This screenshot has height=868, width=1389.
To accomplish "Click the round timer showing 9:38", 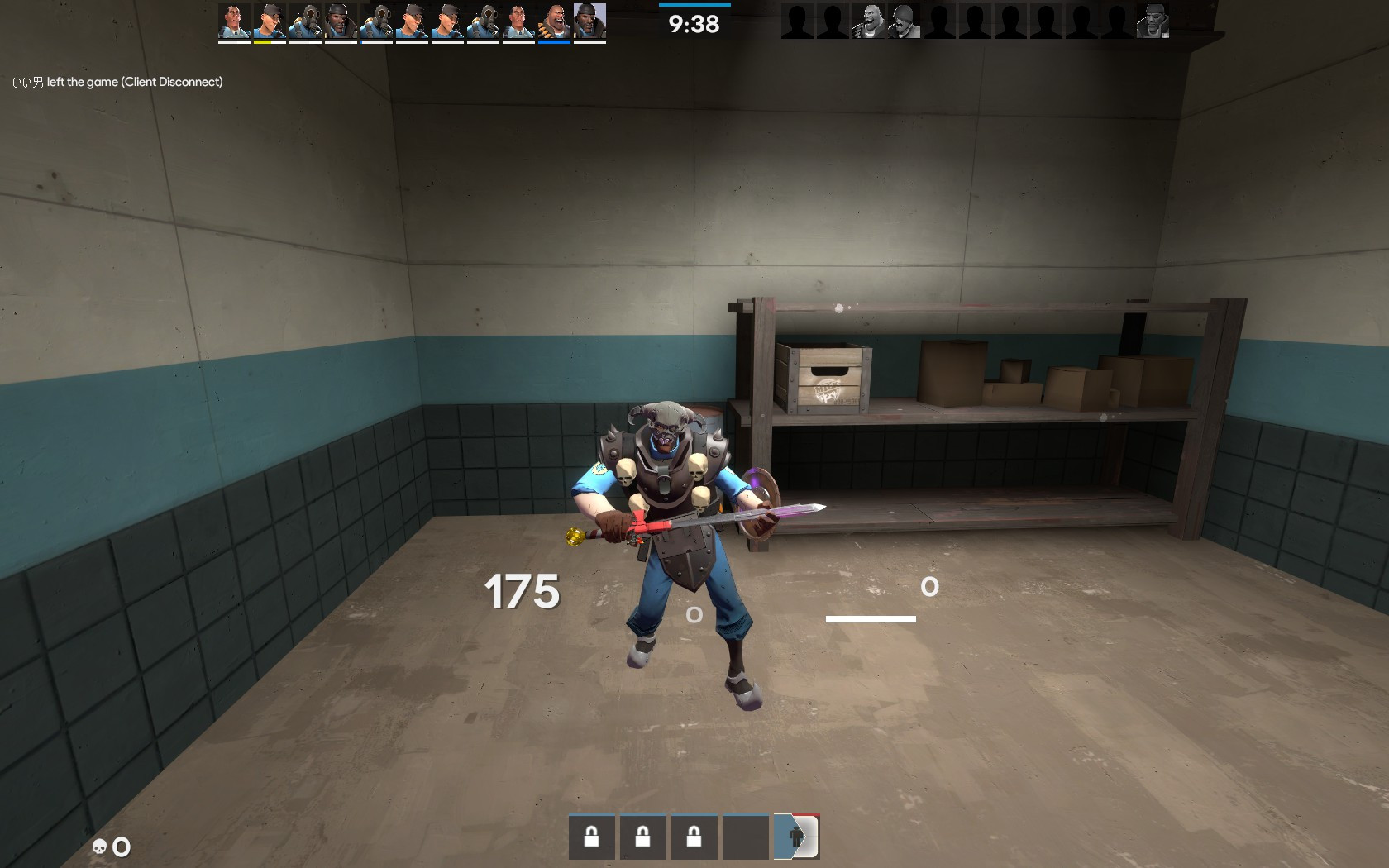I will (693, 22).
